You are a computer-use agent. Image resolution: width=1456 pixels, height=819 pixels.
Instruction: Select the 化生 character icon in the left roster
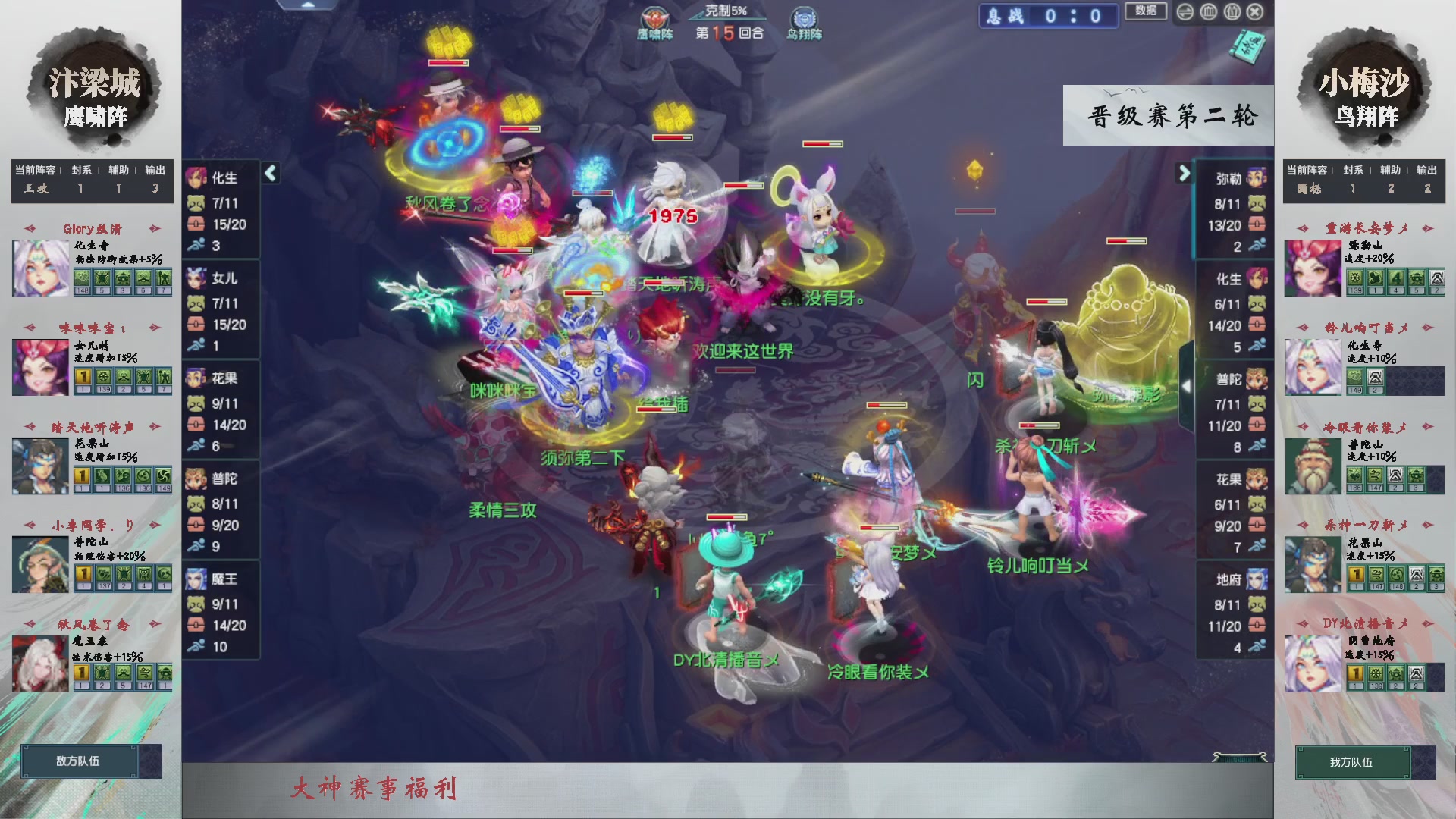coord(196,179)
